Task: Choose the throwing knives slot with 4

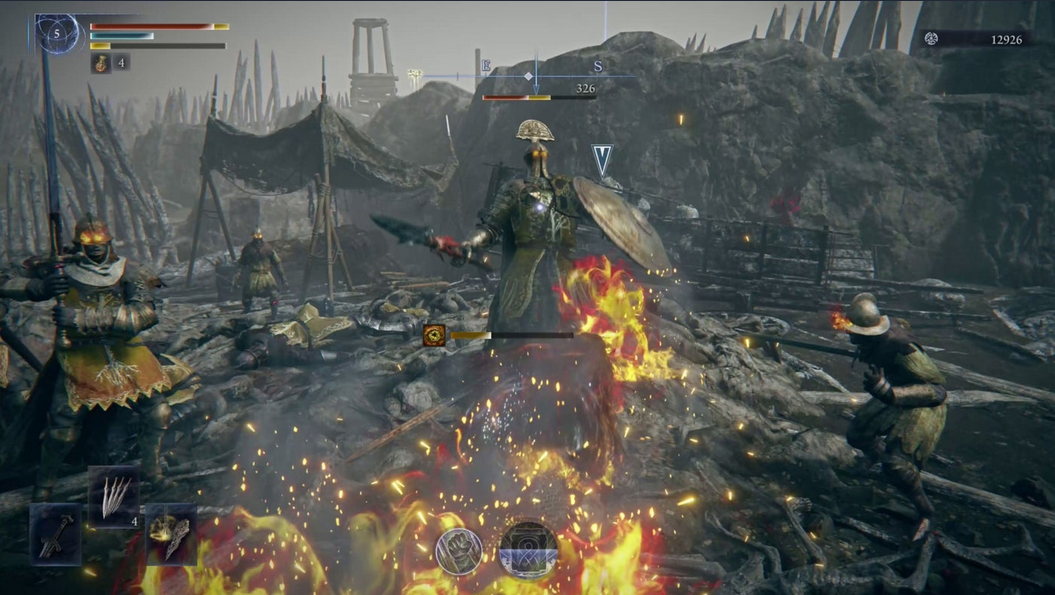Action: (114, 496)
